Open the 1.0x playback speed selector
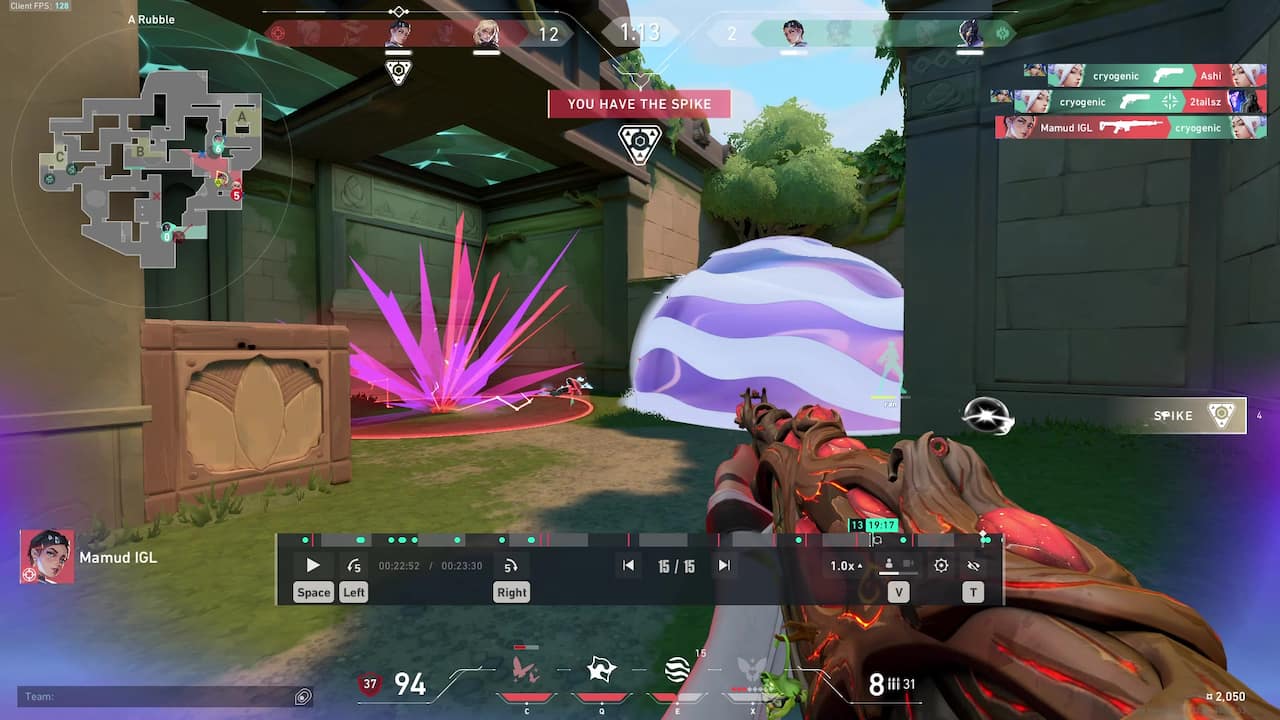 (846, 566)
